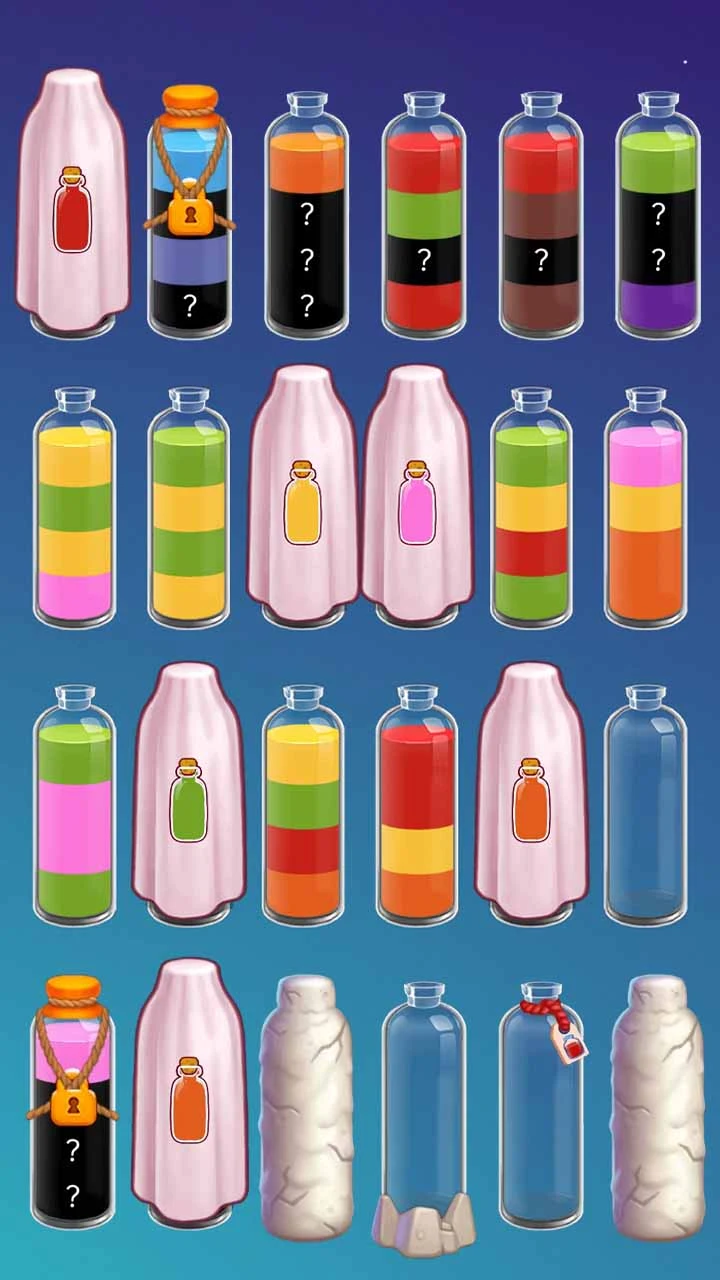Pick the bottle with red and brown layers
Screen dimensions: 720x1280
(540, 215)
